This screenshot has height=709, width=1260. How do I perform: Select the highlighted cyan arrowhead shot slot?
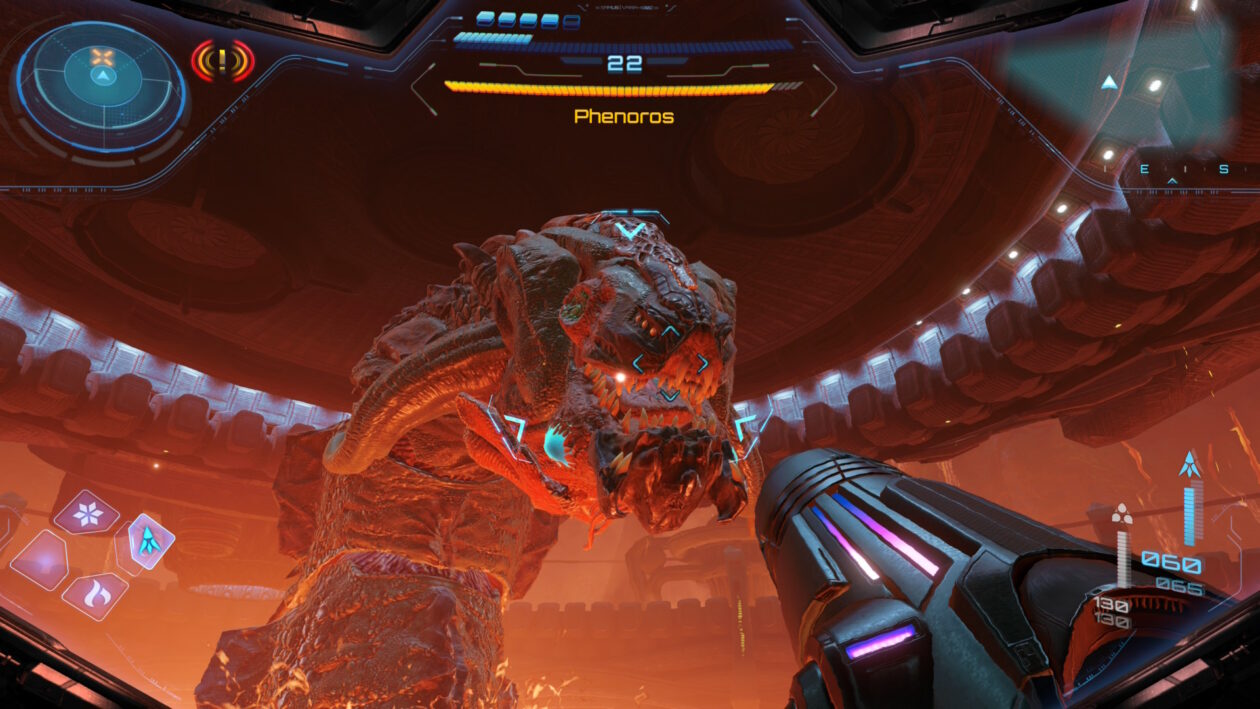149,542
